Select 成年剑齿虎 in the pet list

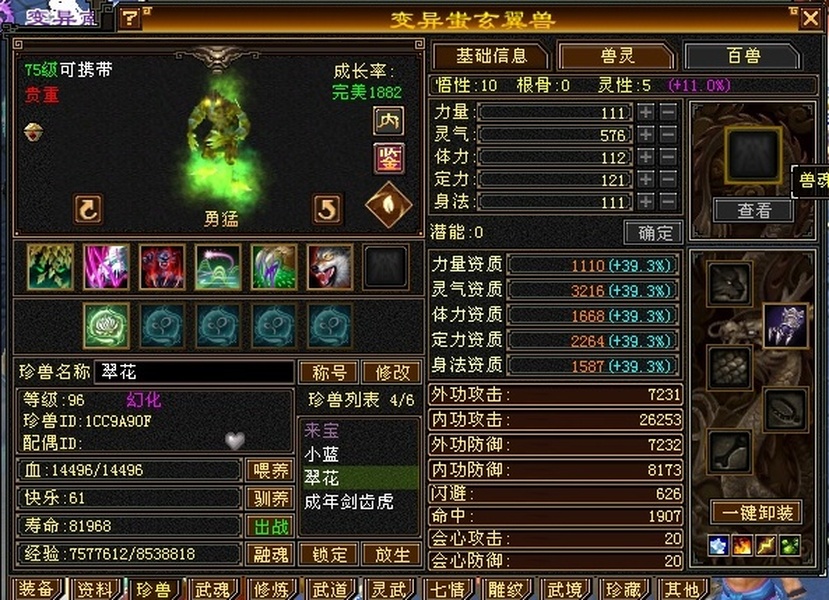(349, 502)
